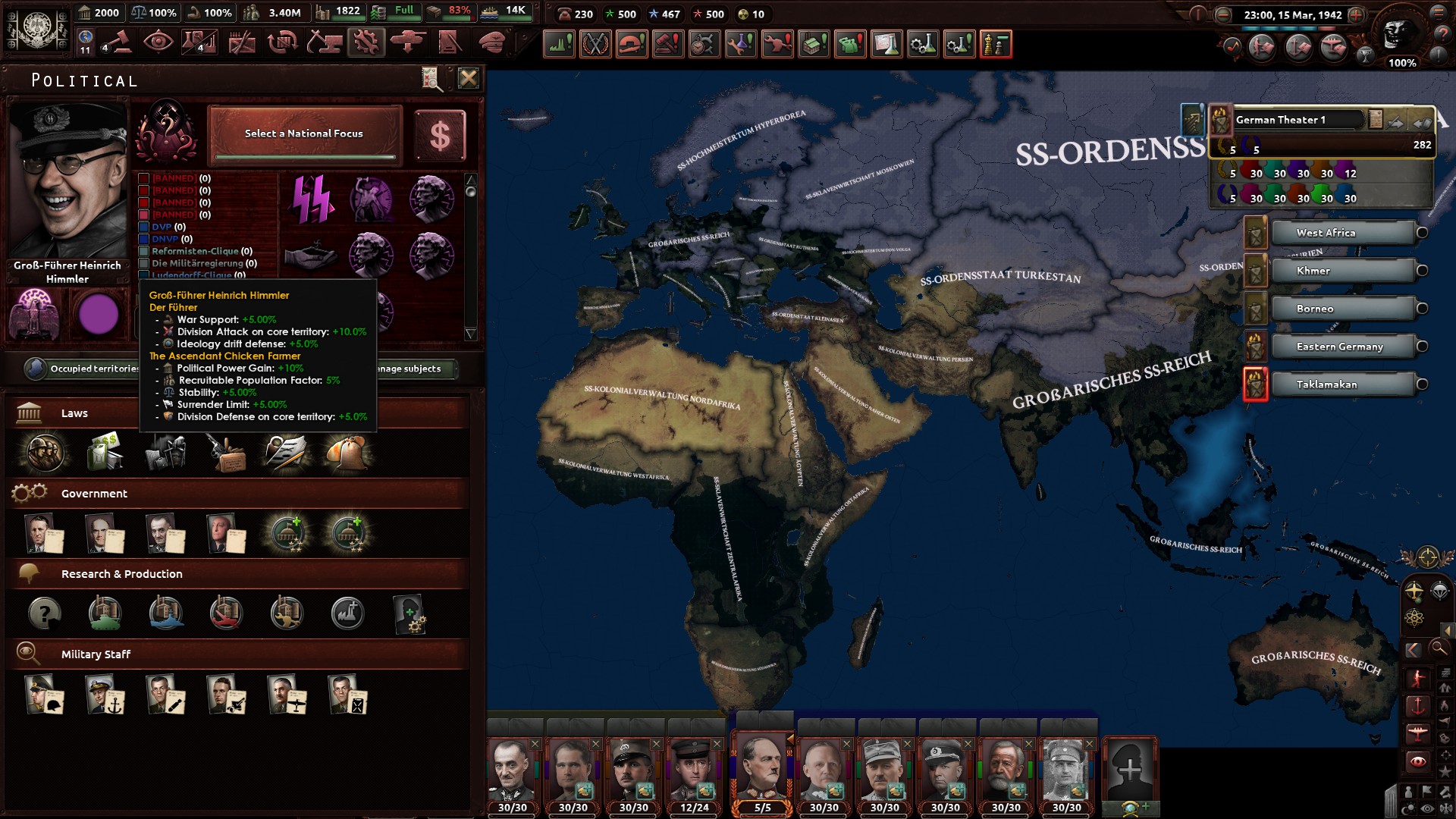
Task: Close the Political panel
Action: (469, 78)
